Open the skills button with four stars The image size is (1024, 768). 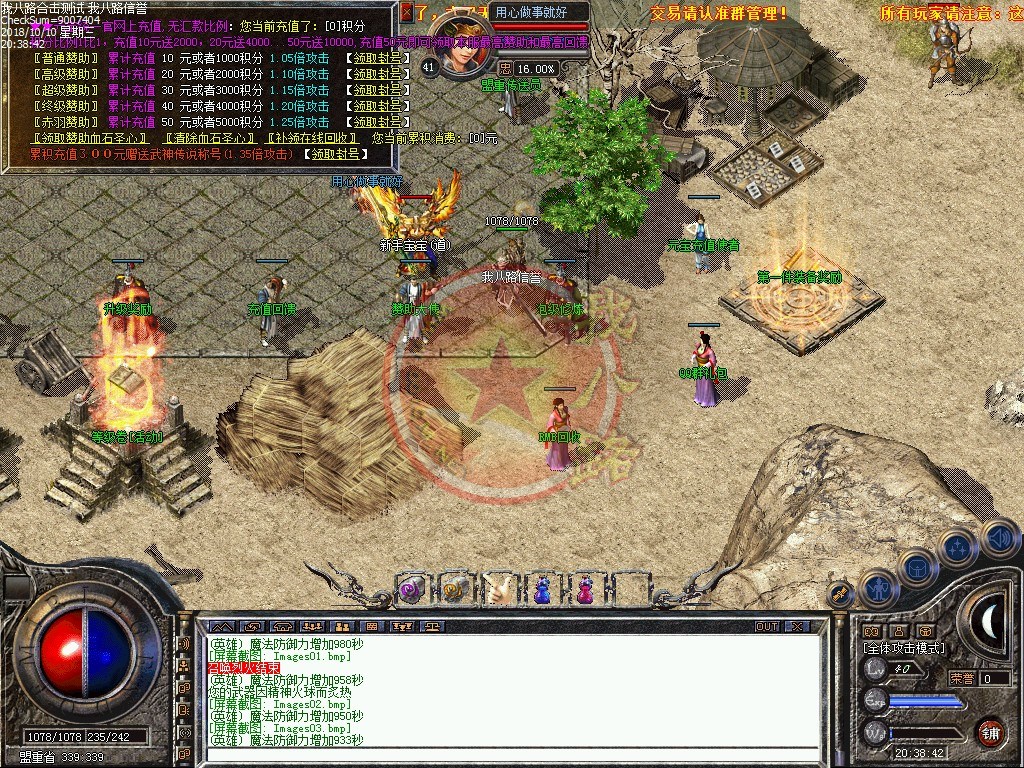click(958, 547)
